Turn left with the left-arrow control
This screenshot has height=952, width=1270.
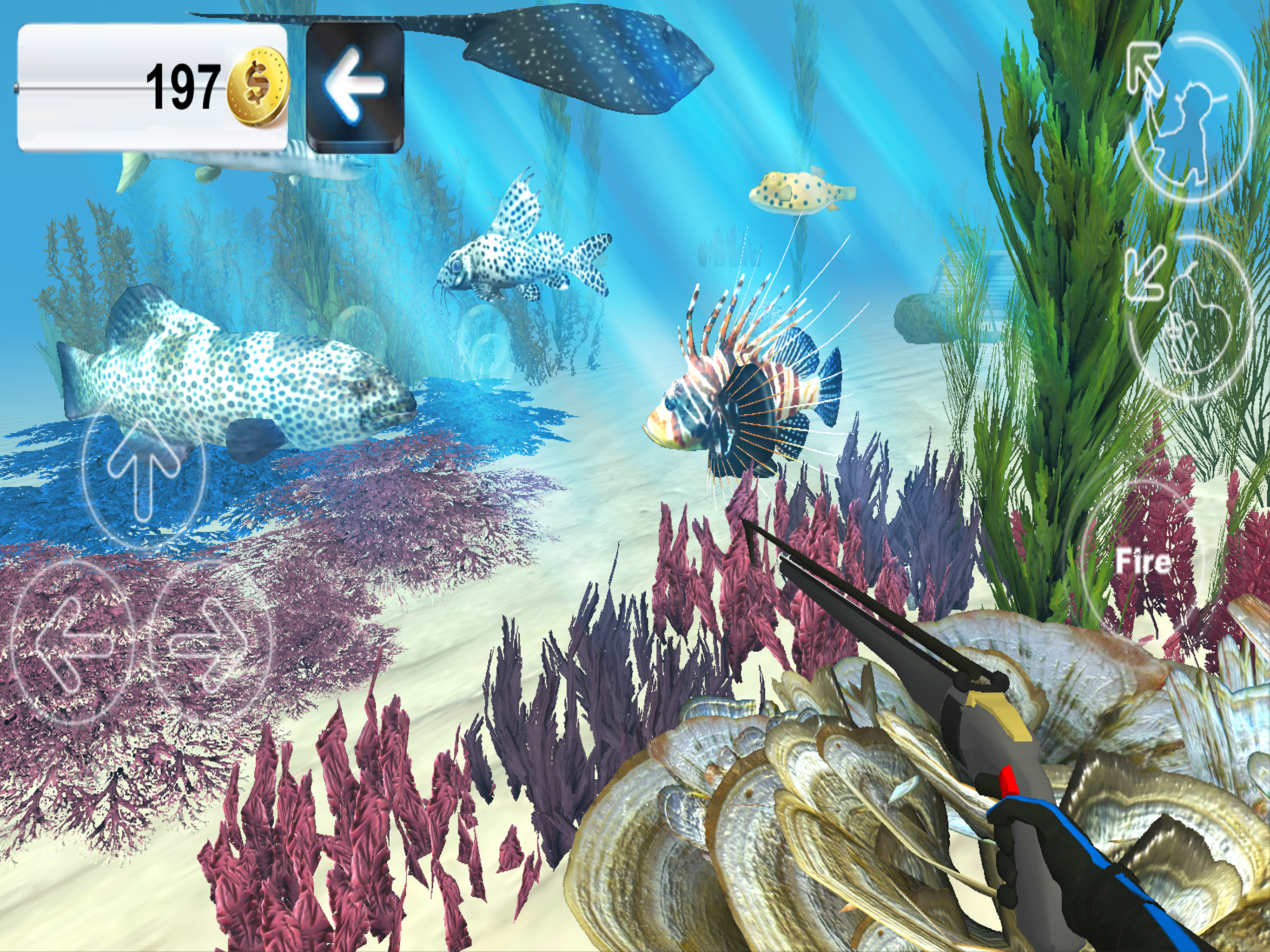point(72,641)
